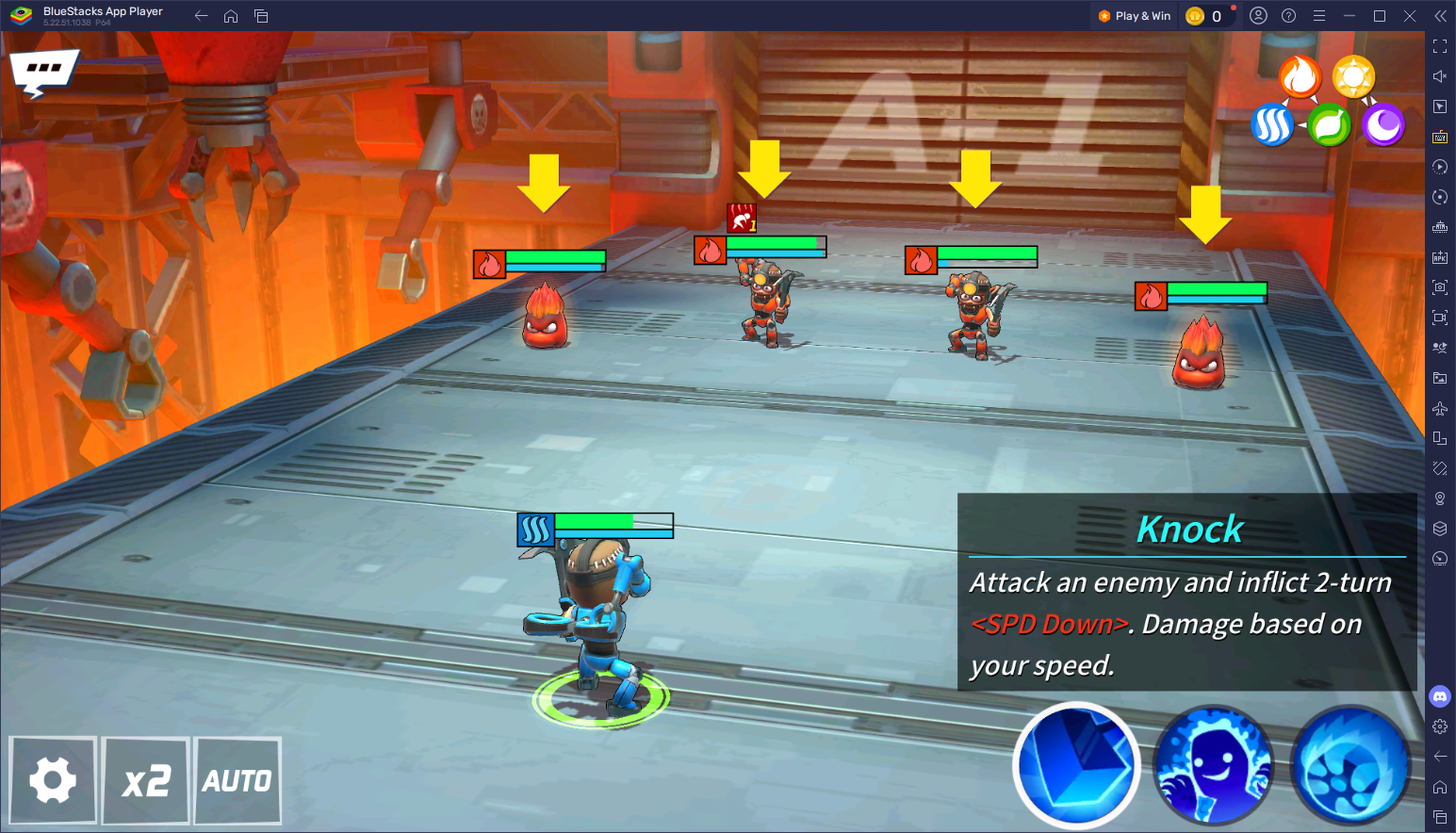The image size is (1456, 833).
Task: Close the BlueStacks window
Action: pos(1410,16)
